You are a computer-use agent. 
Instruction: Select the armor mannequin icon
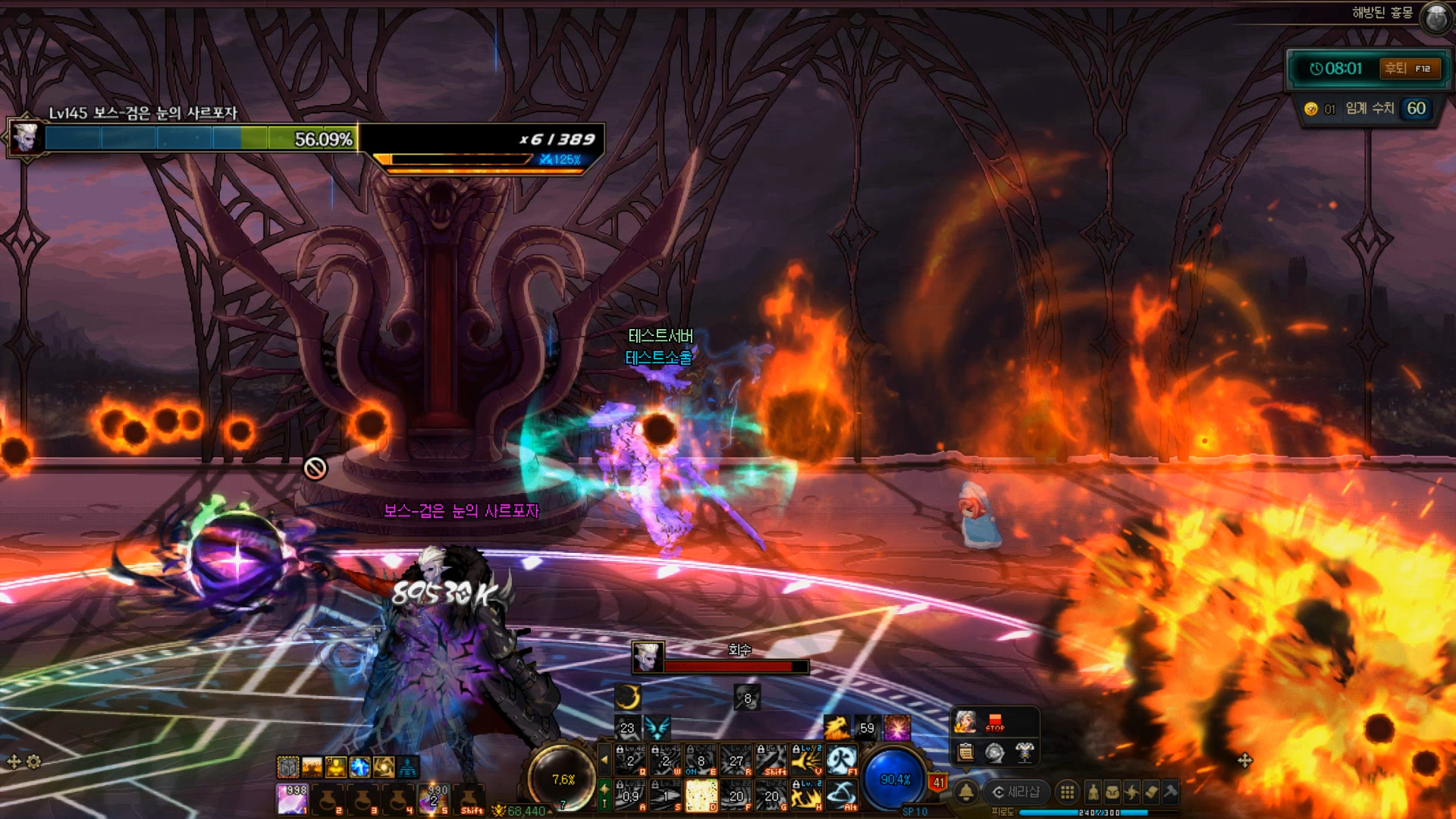click(1025, 752)
